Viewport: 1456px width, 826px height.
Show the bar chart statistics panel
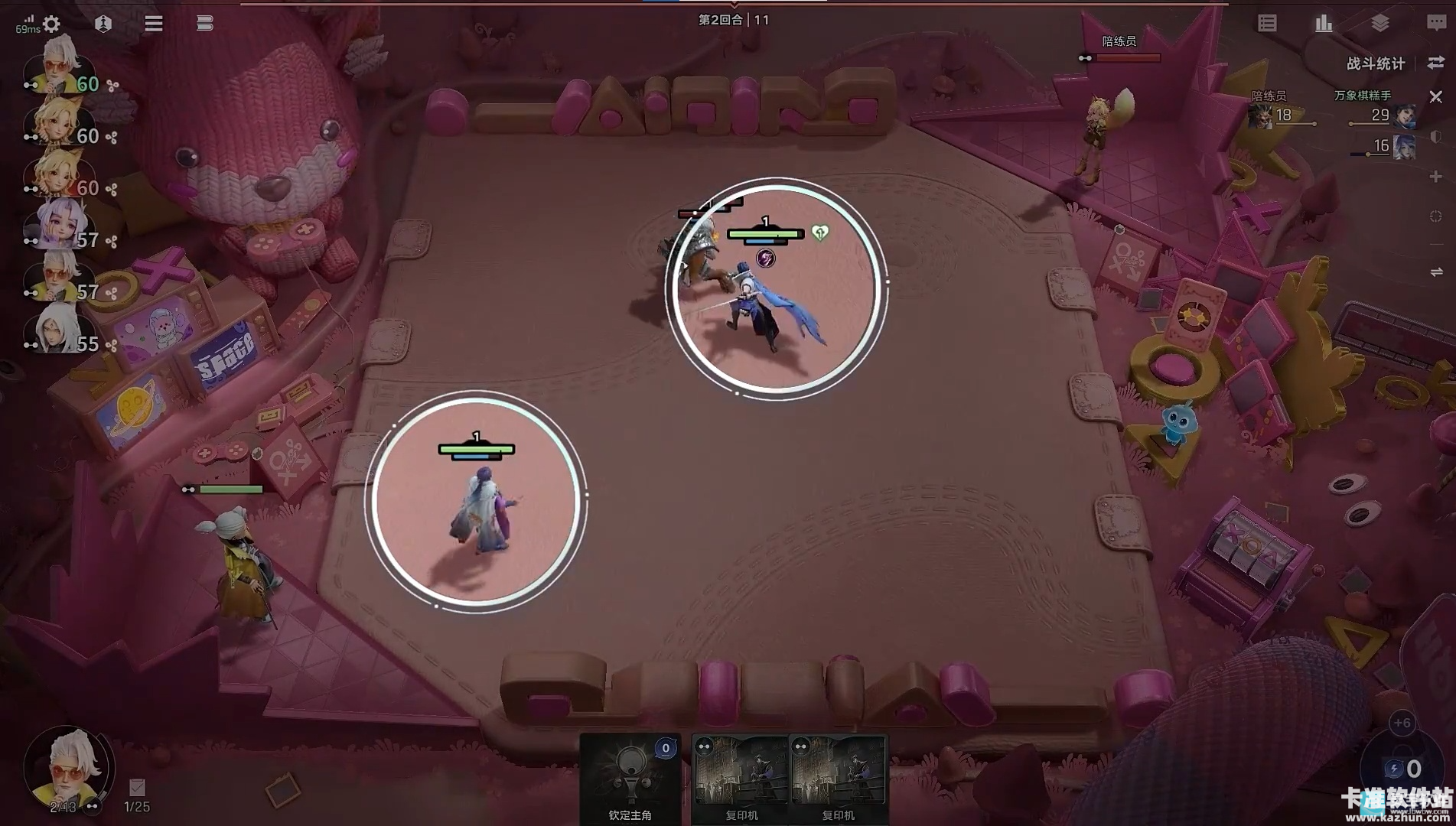click(1324, 24)
